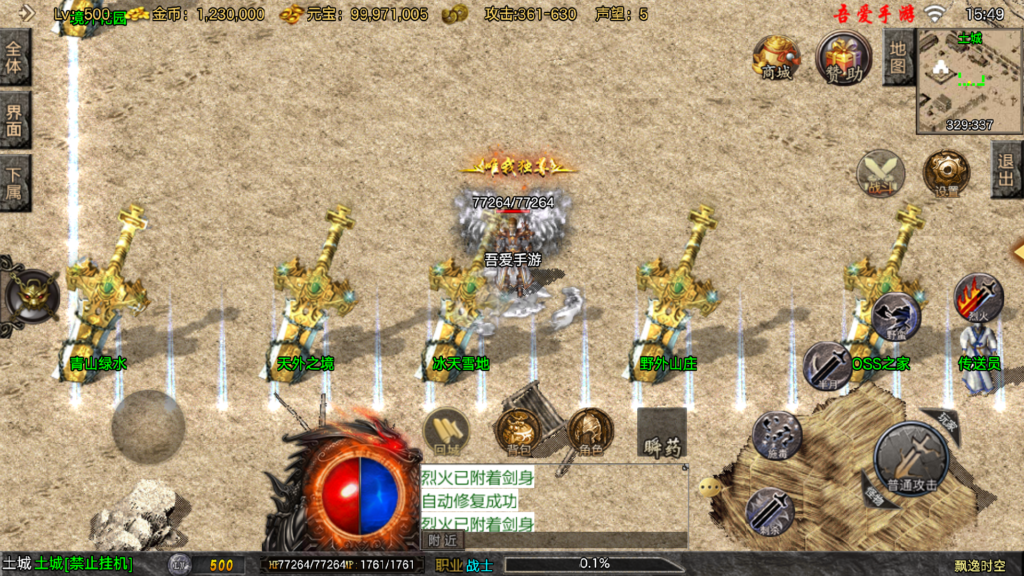1024x576 pixels.
Task: Tap the 地图 map button
Action: 898,57
